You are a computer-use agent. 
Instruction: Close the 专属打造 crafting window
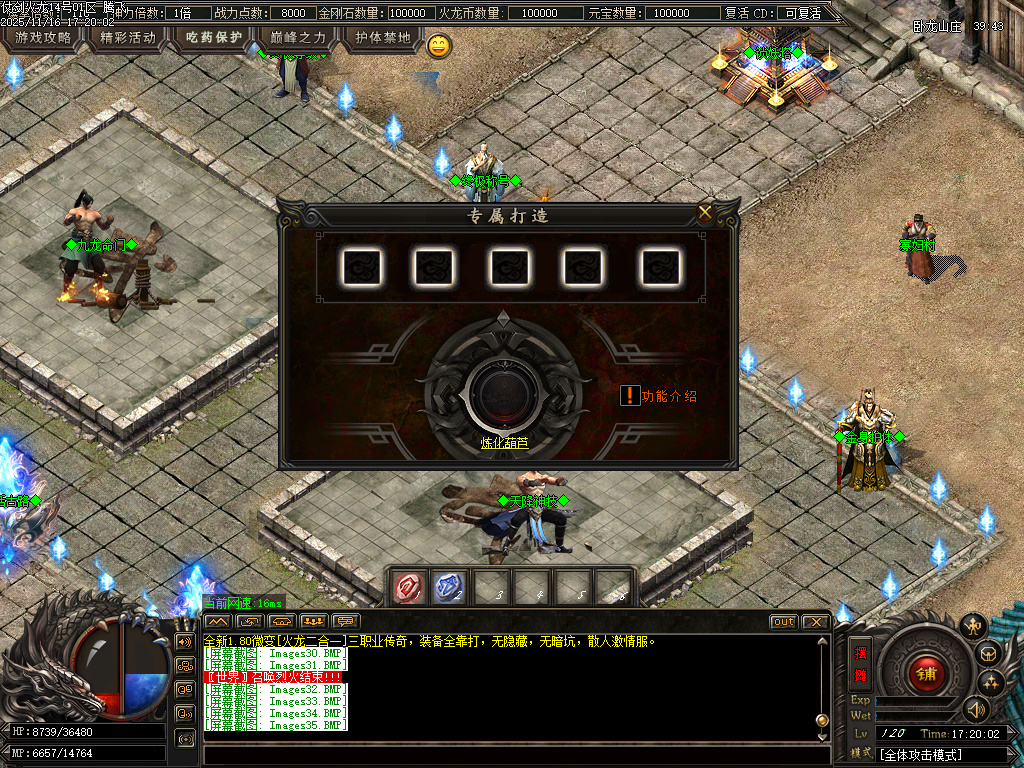coord(705,212)
